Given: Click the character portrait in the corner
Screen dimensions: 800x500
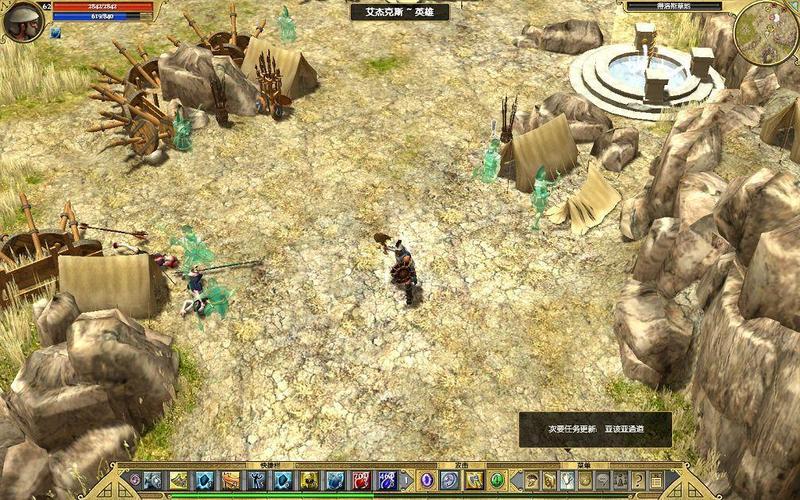Looking at the screenshot, I should 22,19.
